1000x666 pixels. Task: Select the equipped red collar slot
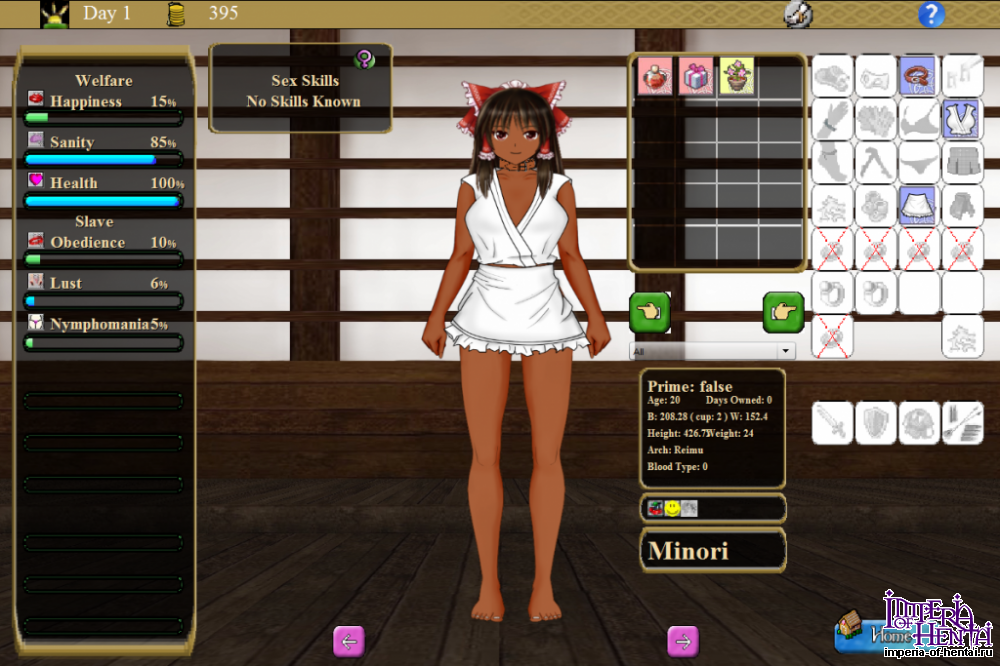[x=919, y=75]
